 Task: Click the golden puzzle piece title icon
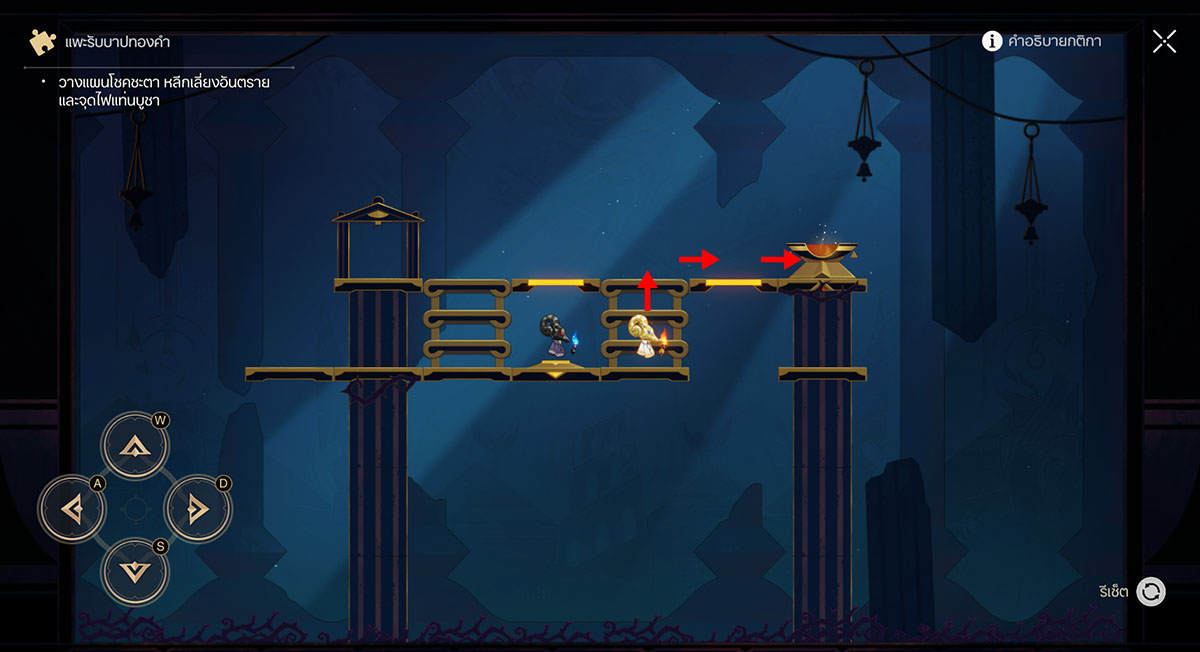[43, 42]
